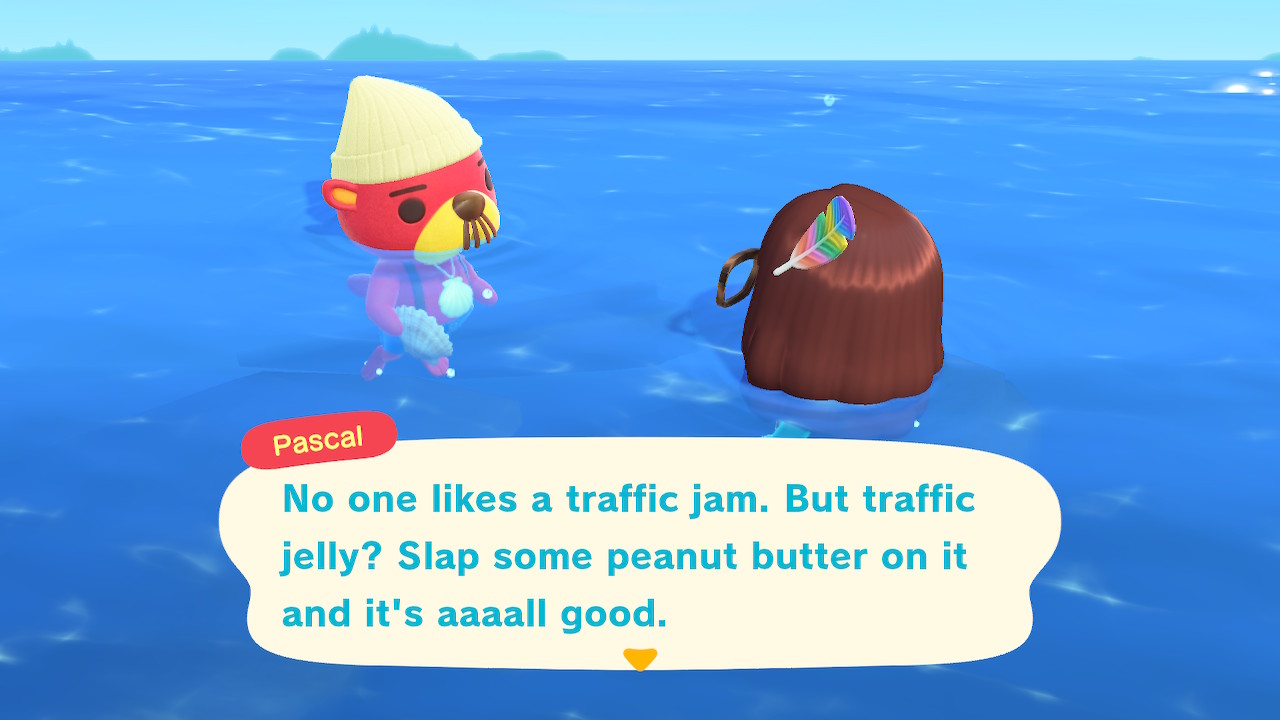This screenshot has height=720, width=1280.
Task: Click the orange continue arrow in dialogue
Action: pos(639,659)
